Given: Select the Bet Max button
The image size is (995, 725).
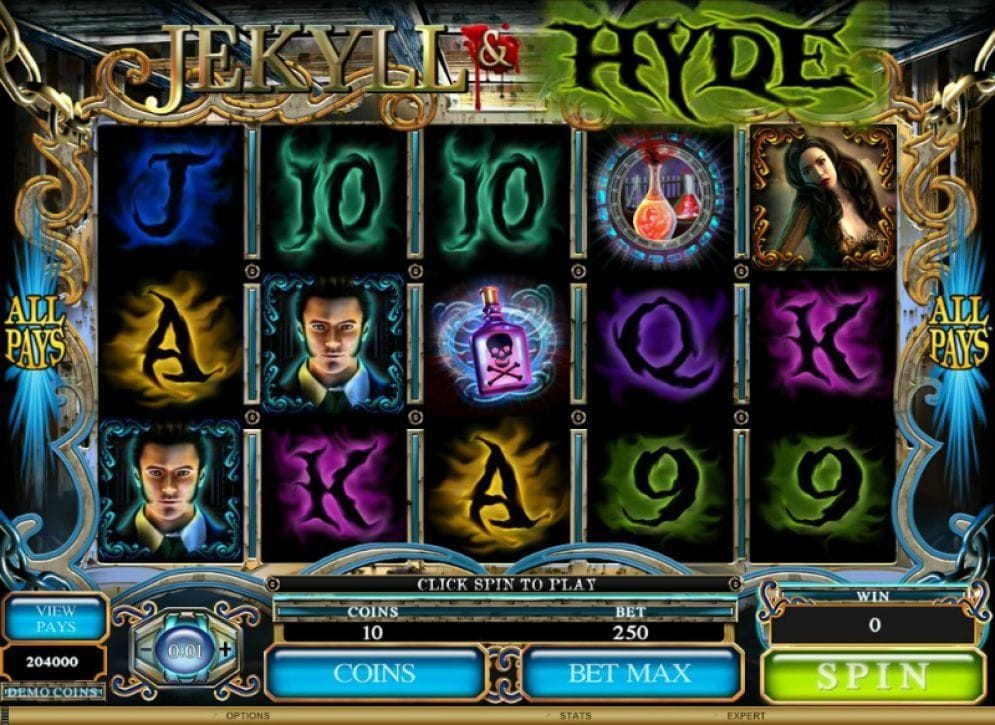Looking at the screenshot, I should [629, 673].
